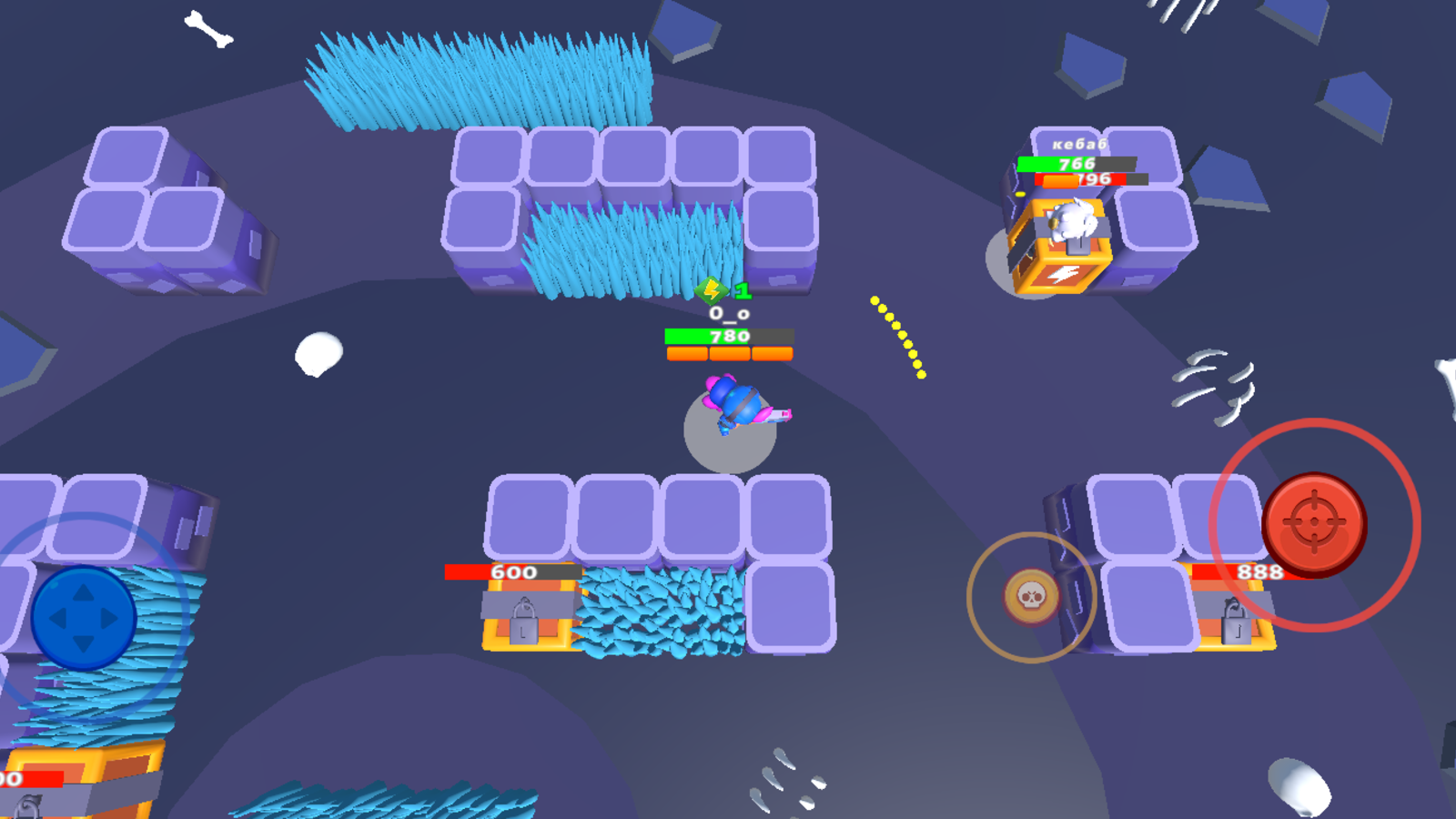Tap the yellow skull super ability button
This screenshot has height=819, width=1456.
1033,596
